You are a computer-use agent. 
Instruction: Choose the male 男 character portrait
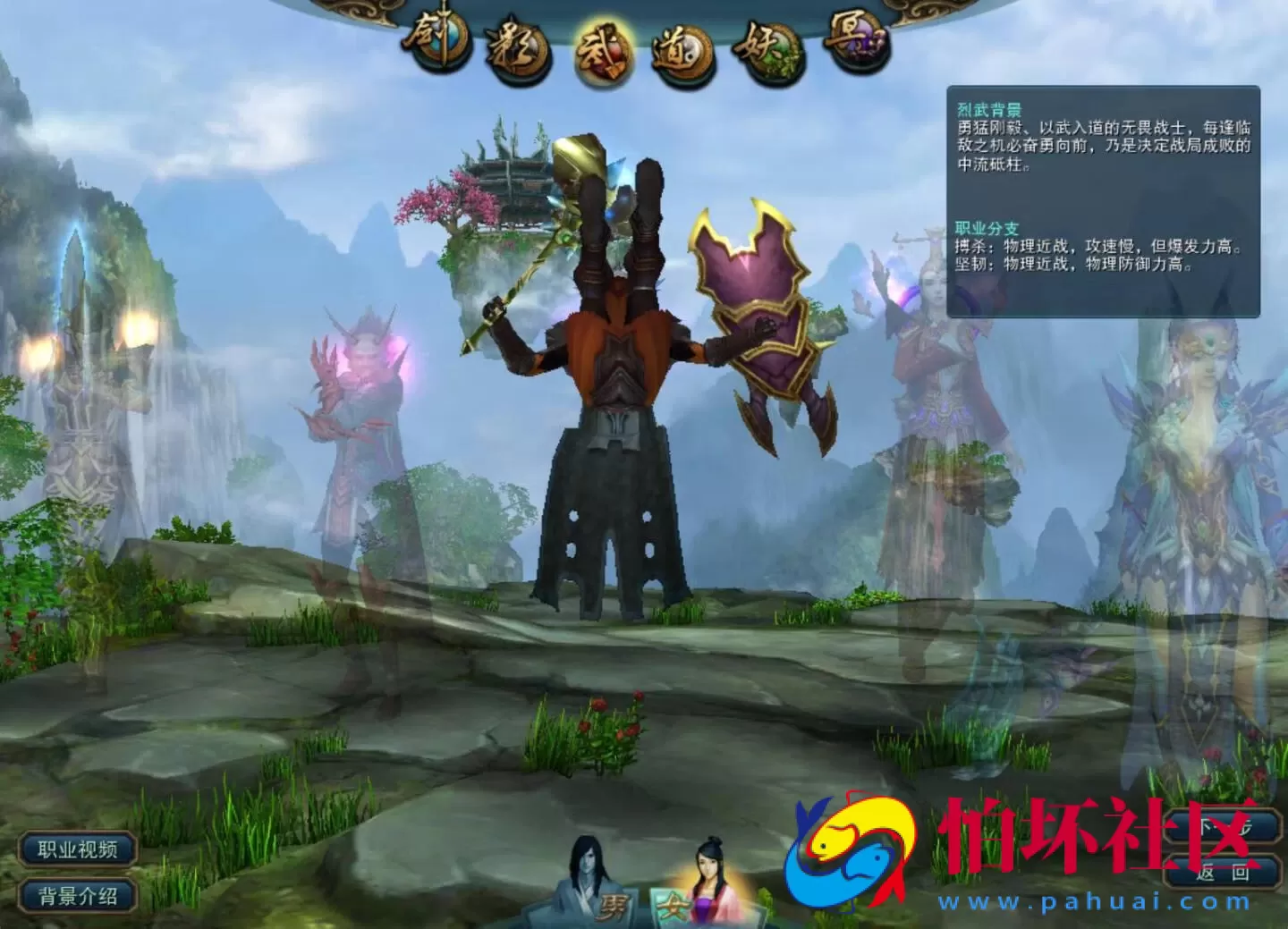[x=591, y=883]
